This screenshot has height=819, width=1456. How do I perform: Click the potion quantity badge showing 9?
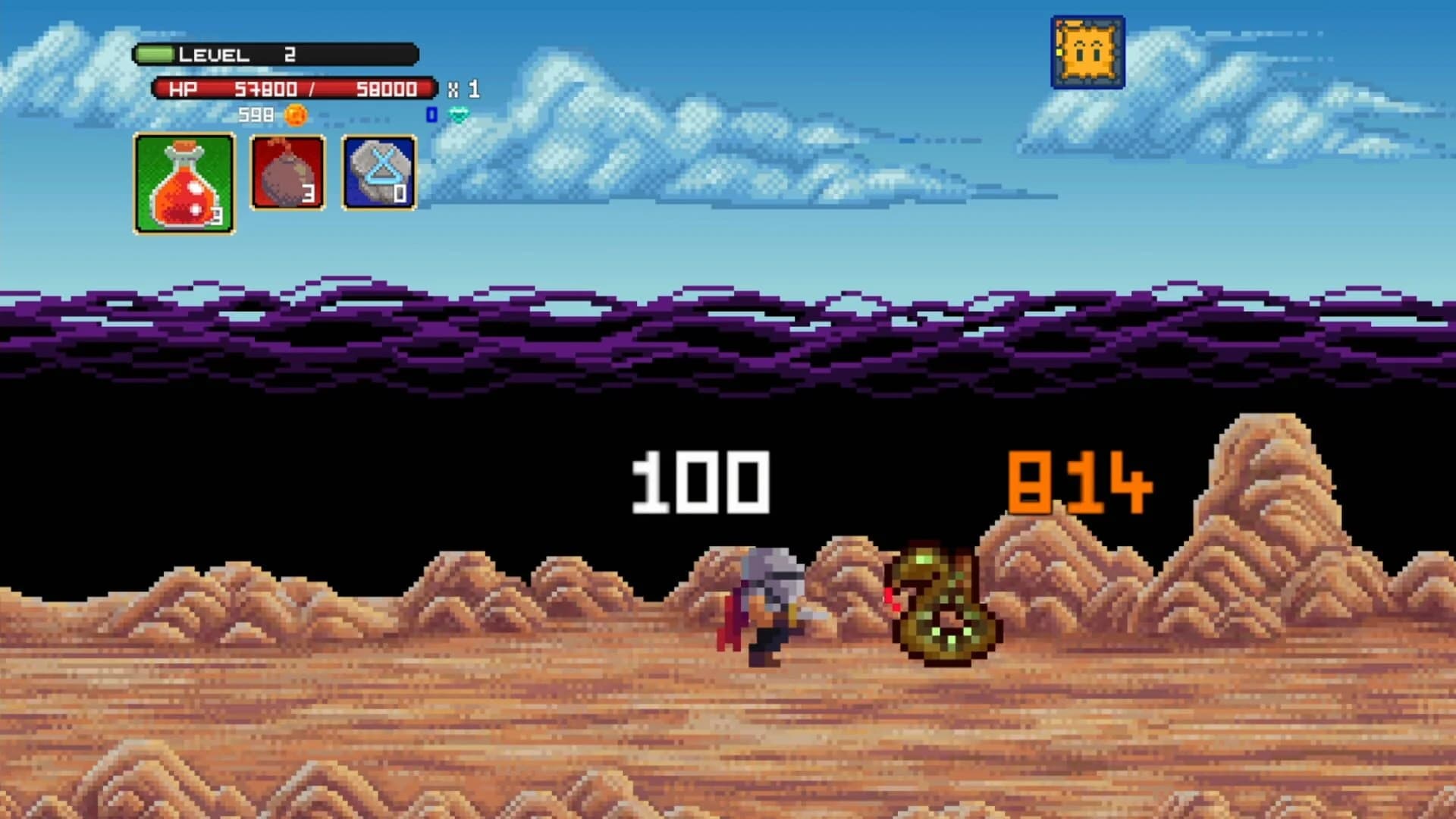coord(218,213)
